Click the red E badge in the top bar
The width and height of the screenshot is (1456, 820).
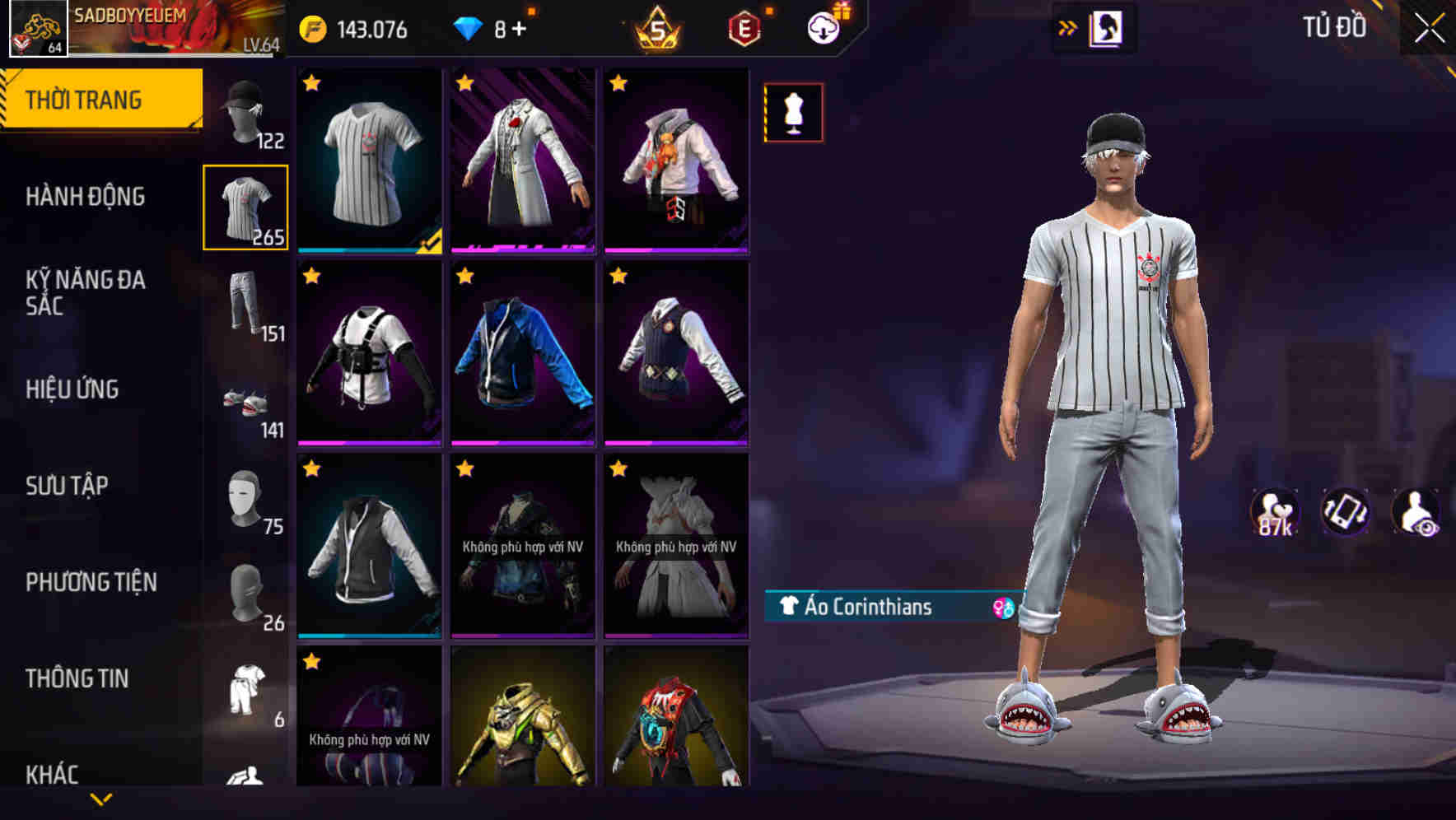pyautogui.click(x=744, y=29)
